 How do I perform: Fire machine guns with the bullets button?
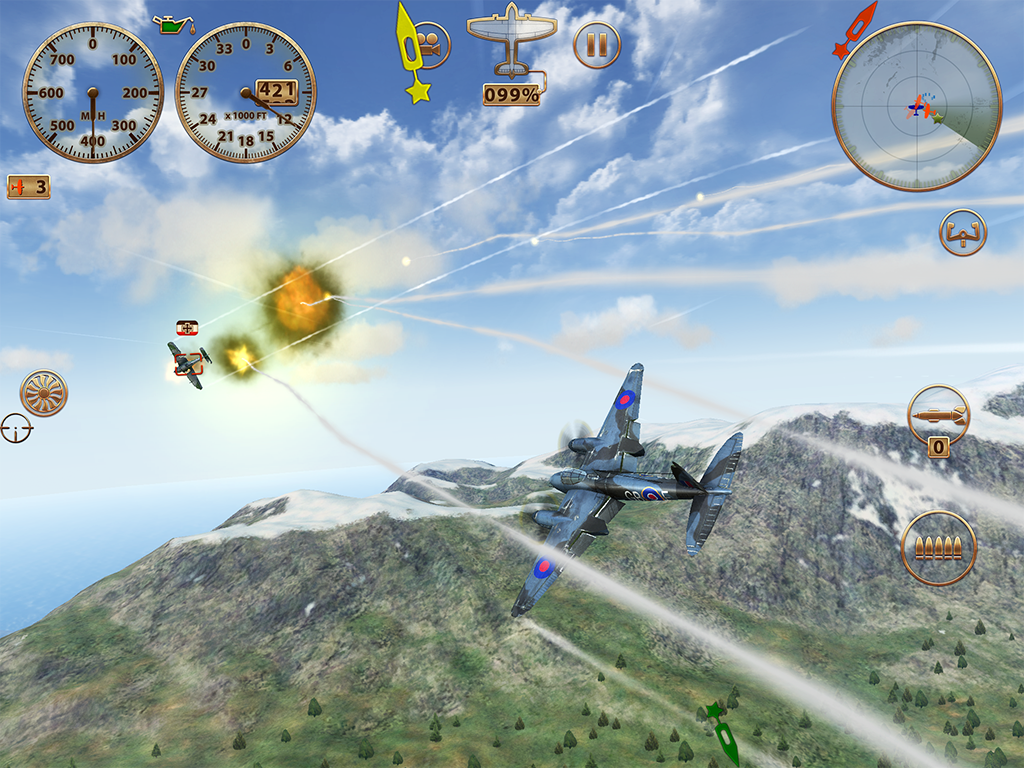click(x=938, y=548)
